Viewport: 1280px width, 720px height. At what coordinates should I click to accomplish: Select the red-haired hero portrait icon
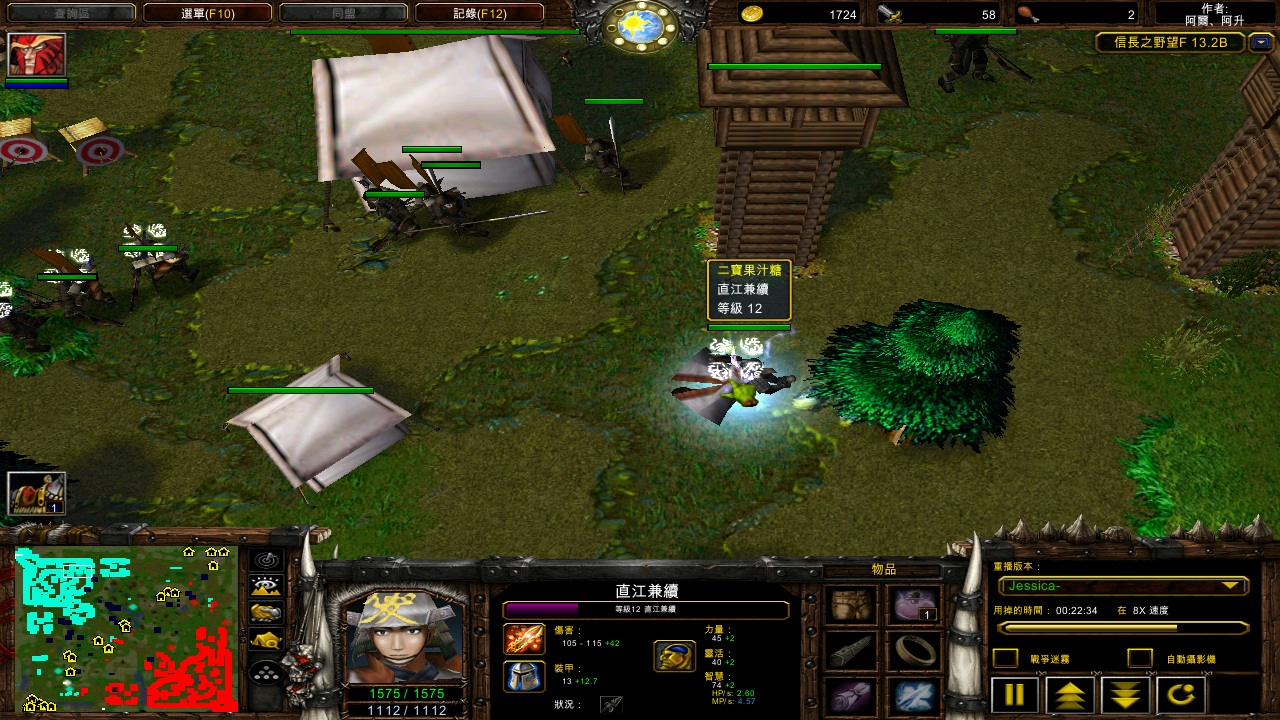coord(37,54)
